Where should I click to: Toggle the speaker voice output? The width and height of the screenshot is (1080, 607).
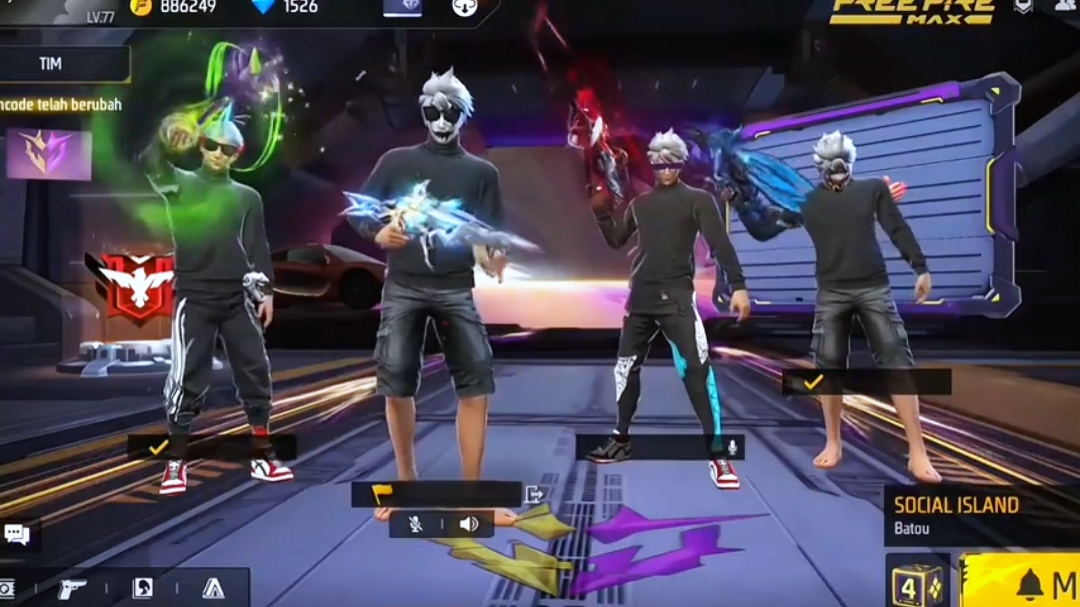(x=468, y=524)
